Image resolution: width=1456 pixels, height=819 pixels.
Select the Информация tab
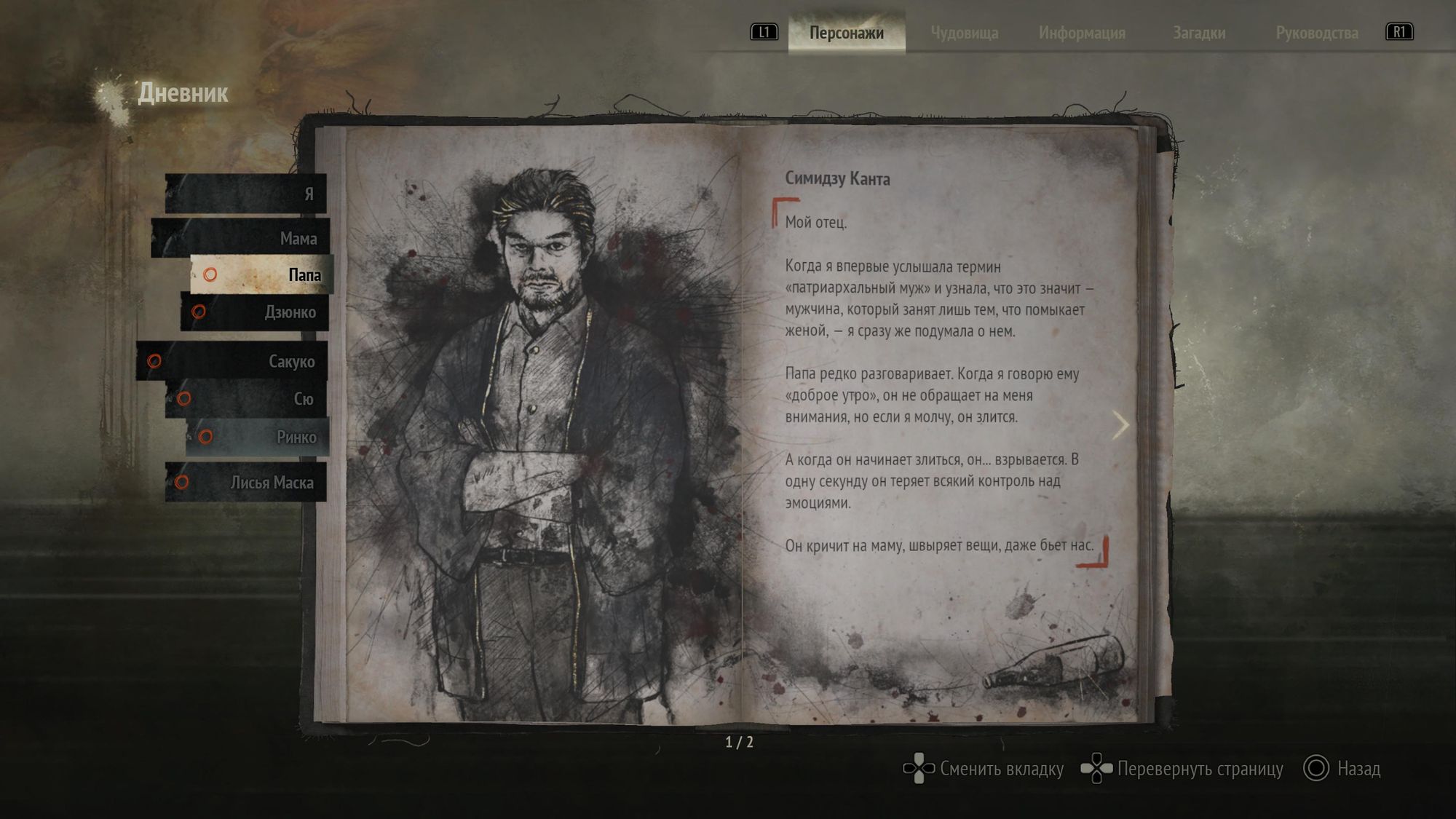click(1082, 33)
